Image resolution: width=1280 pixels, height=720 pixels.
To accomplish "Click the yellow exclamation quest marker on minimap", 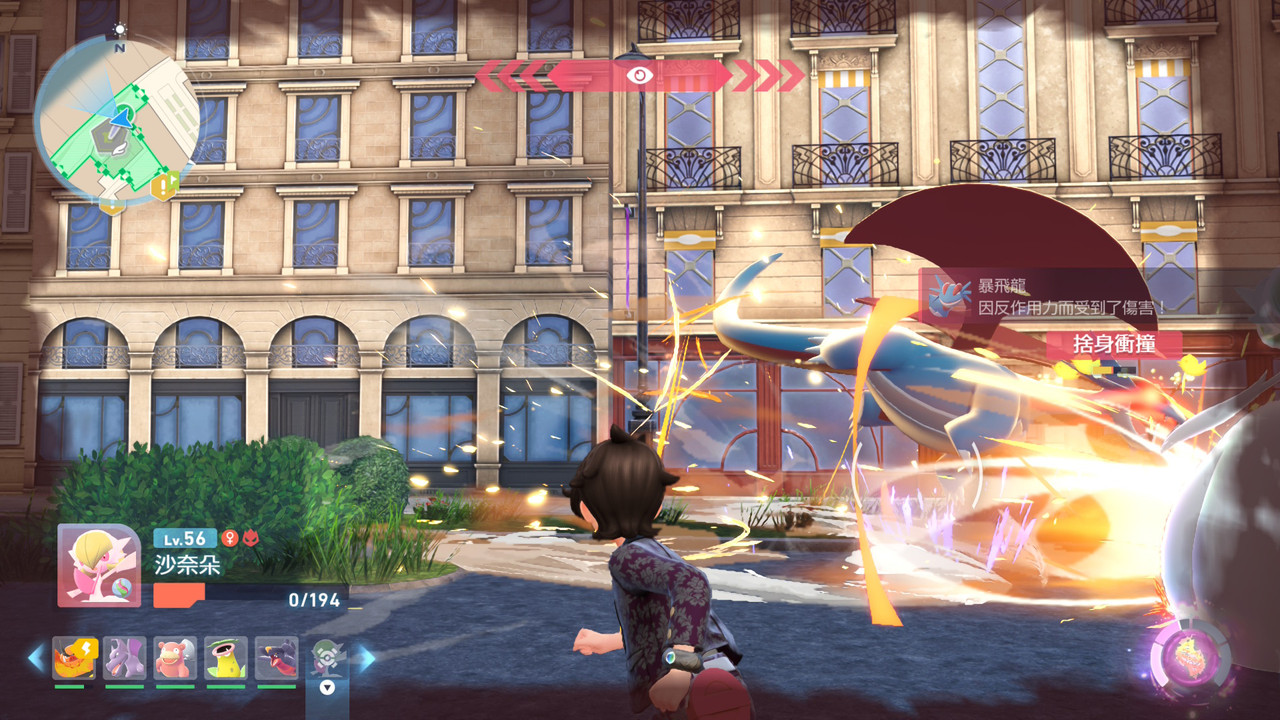I will click(x=163, y=184).
